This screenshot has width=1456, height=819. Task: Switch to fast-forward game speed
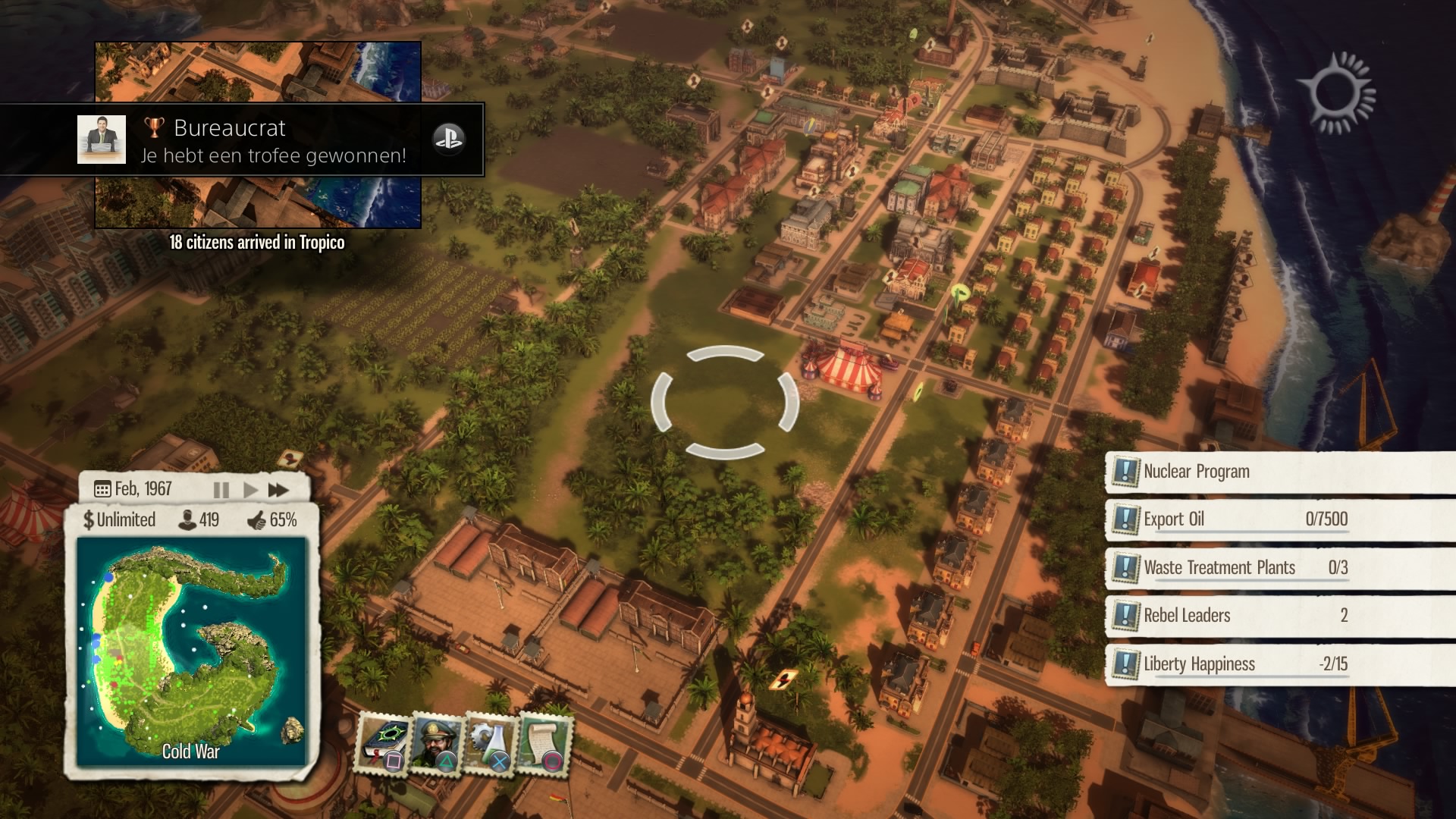278,490
